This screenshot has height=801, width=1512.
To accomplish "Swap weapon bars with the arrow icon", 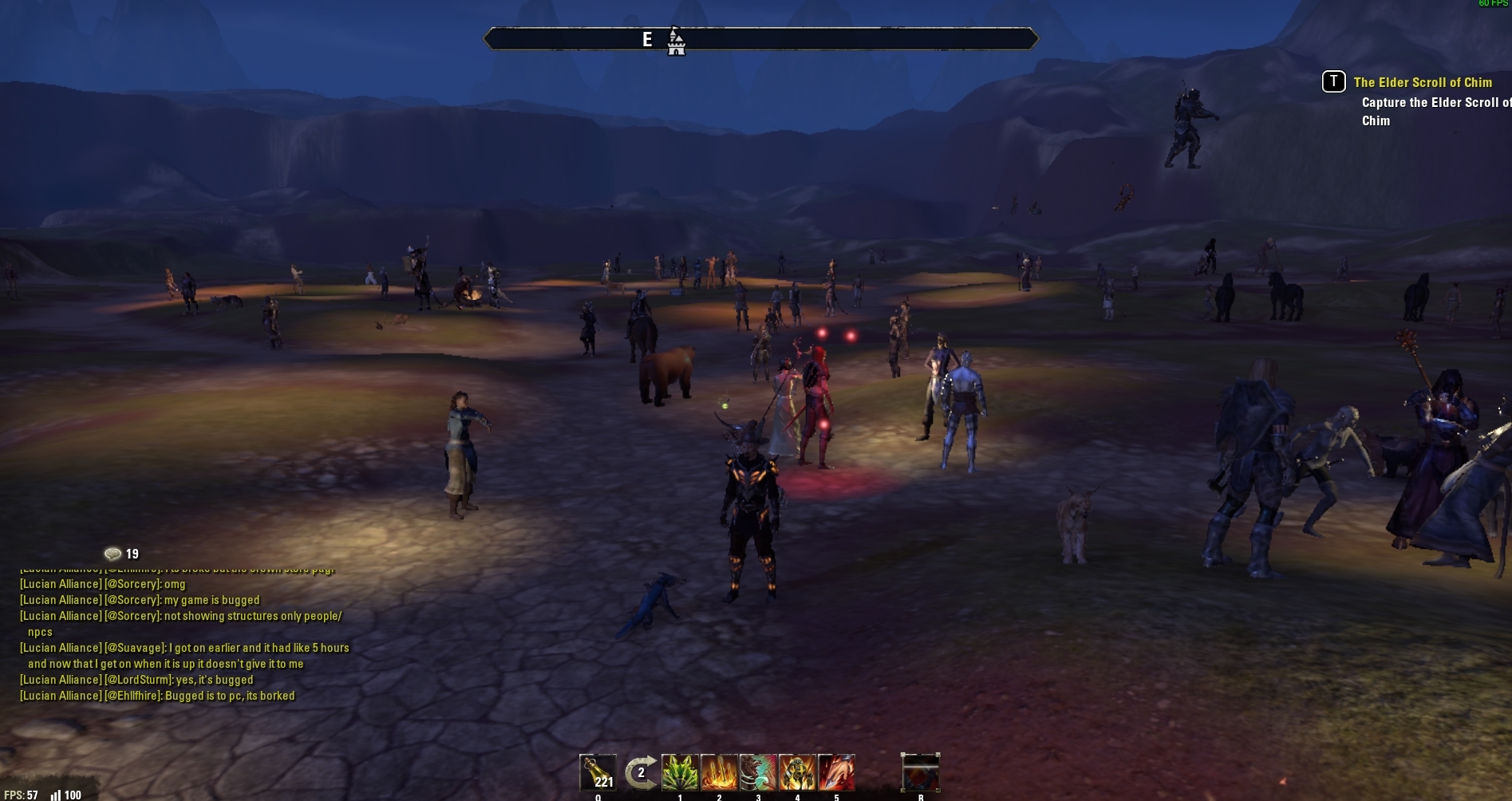I will [640, 772].
